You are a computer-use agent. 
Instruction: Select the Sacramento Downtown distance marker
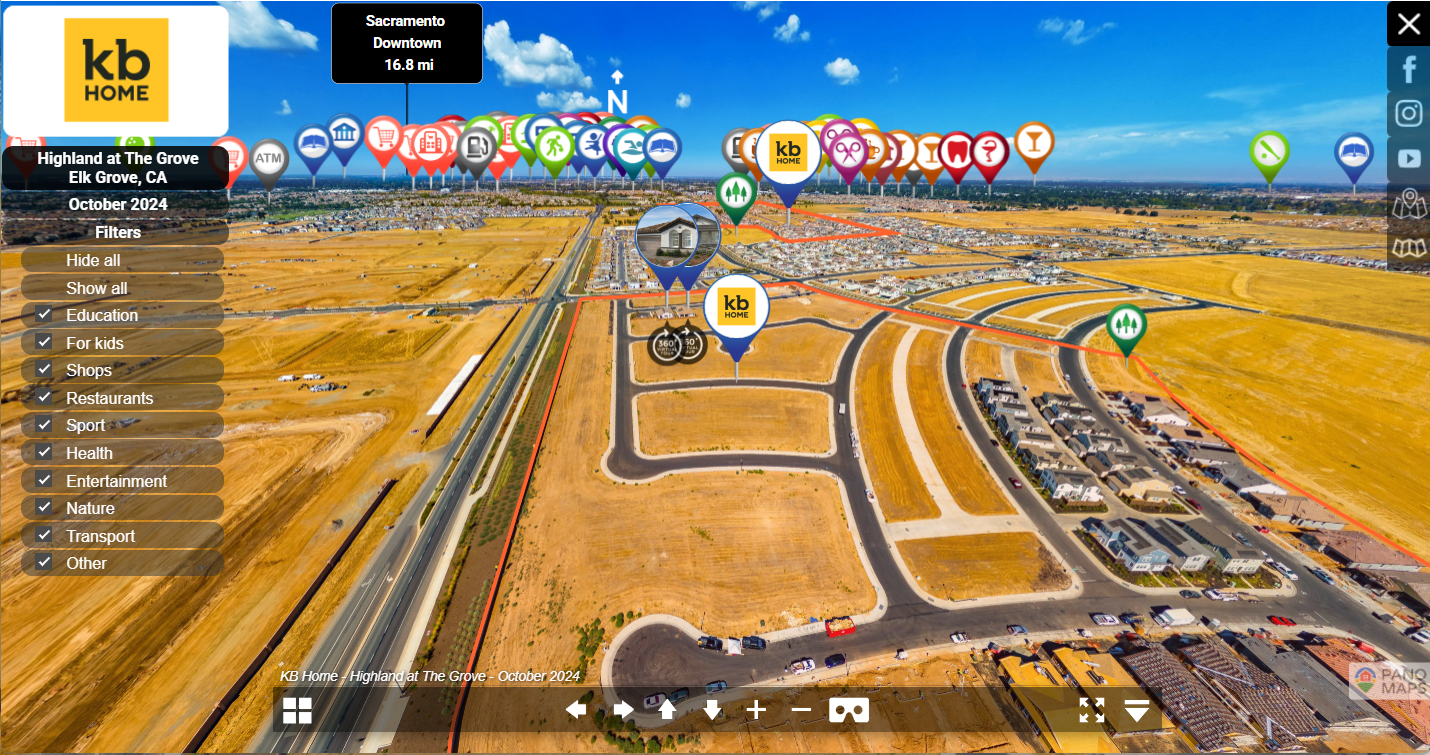407,43
